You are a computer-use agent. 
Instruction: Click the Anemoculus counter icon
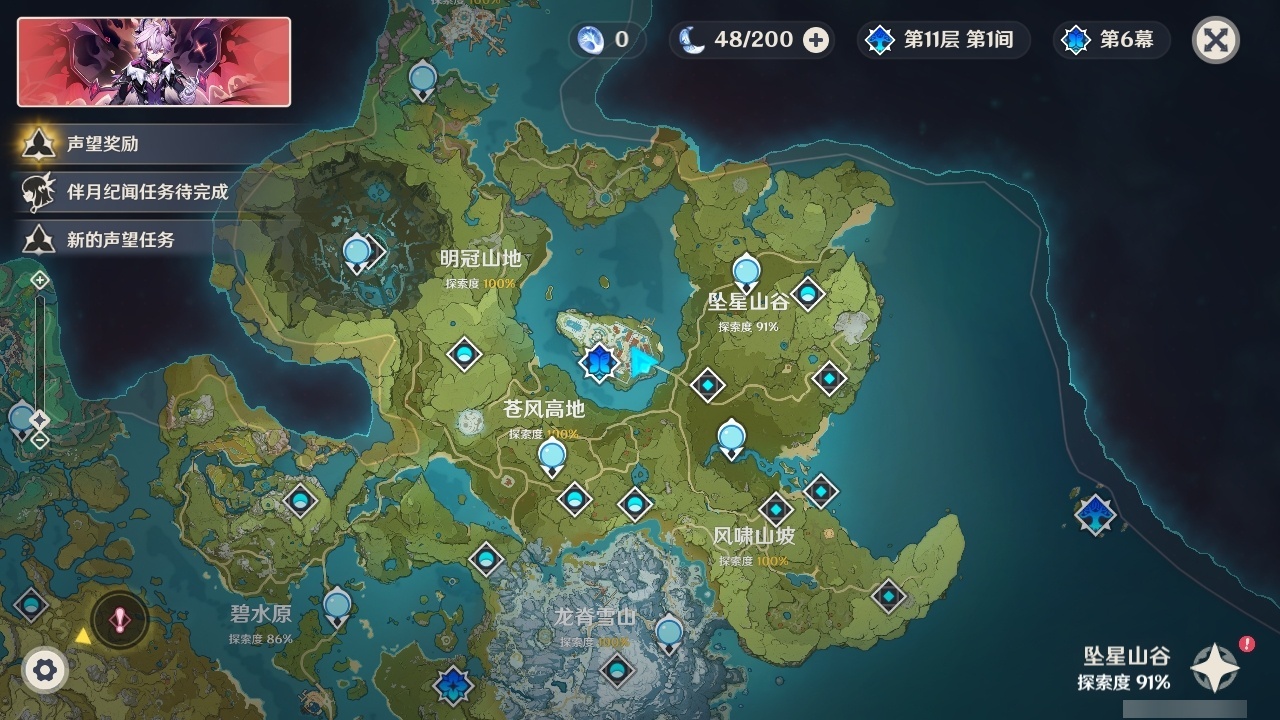click(x=592, y=40)
